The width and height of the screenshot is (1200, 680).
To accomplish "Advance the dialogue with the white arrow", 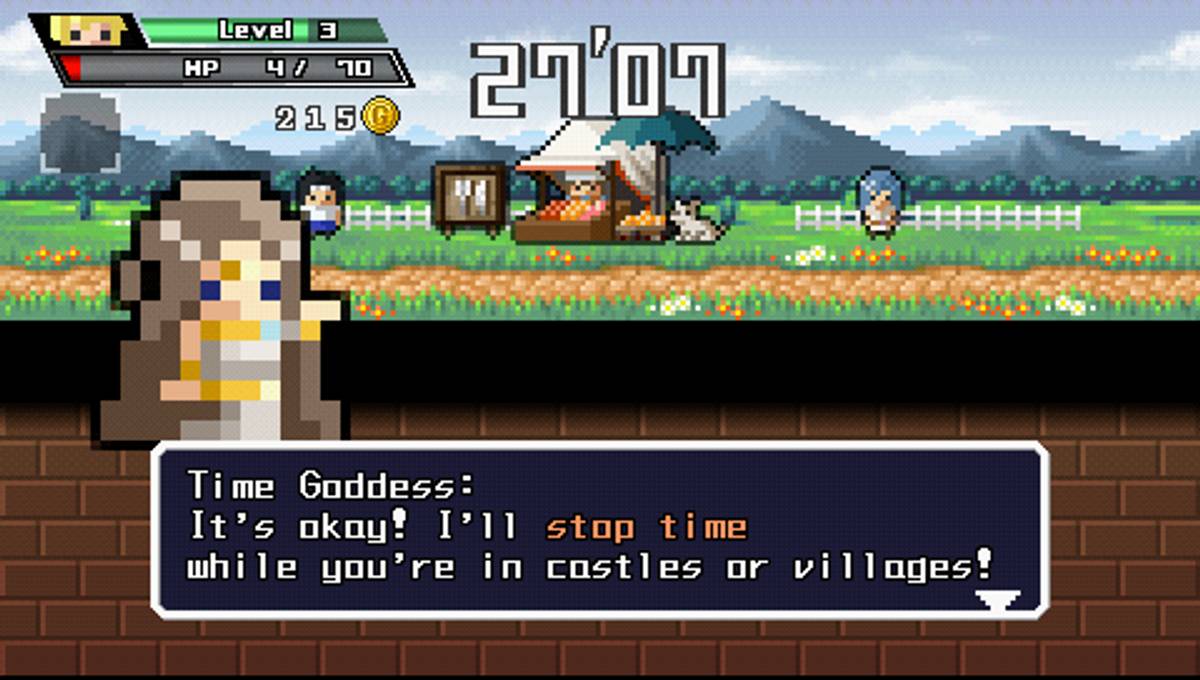I will pyautogui.click(x=998, y=599).
